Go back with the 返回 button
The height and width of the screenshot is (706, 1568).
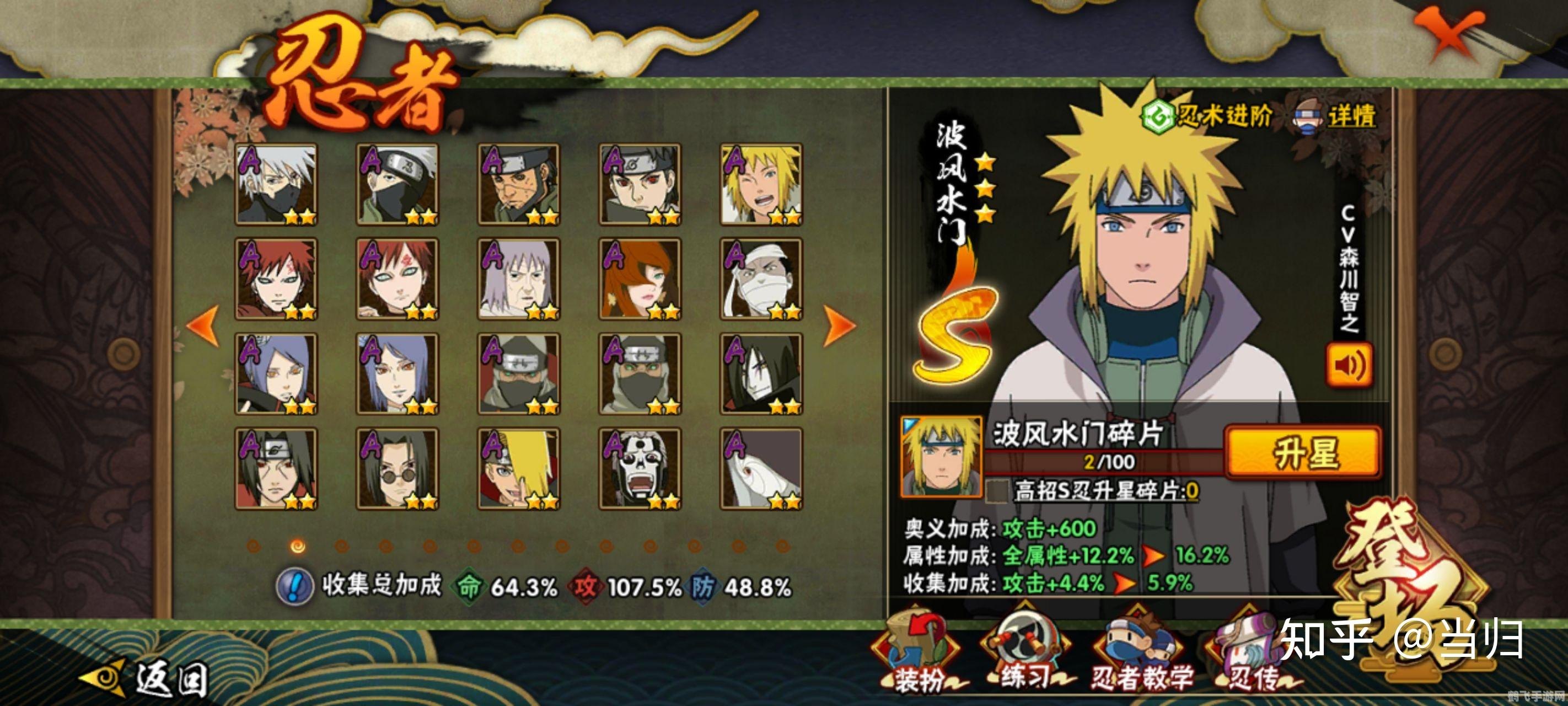point(146,677)
